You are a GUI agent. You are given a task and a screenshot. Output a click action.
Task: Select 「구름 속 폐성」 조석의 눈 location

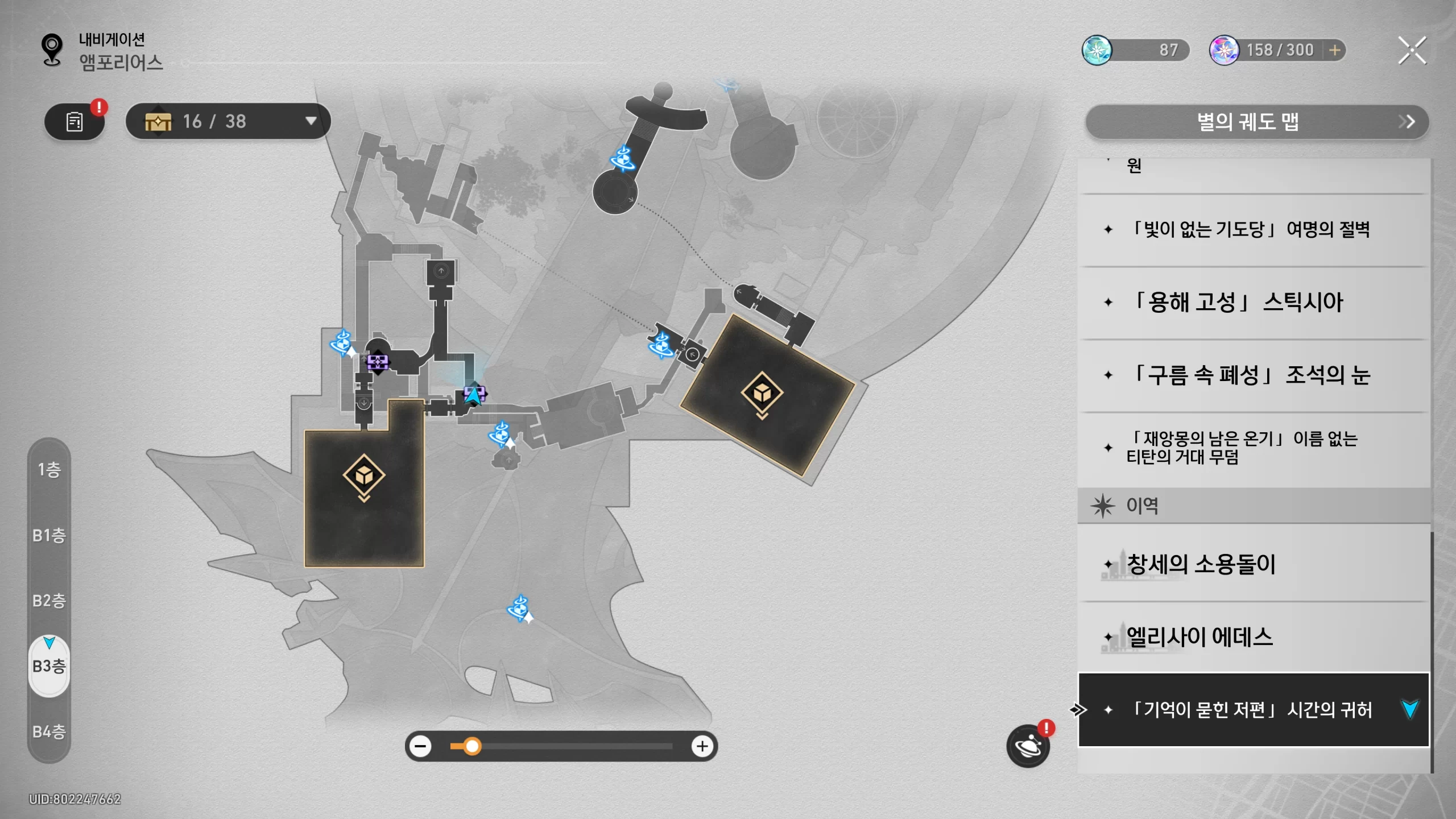pos(1251,375)
